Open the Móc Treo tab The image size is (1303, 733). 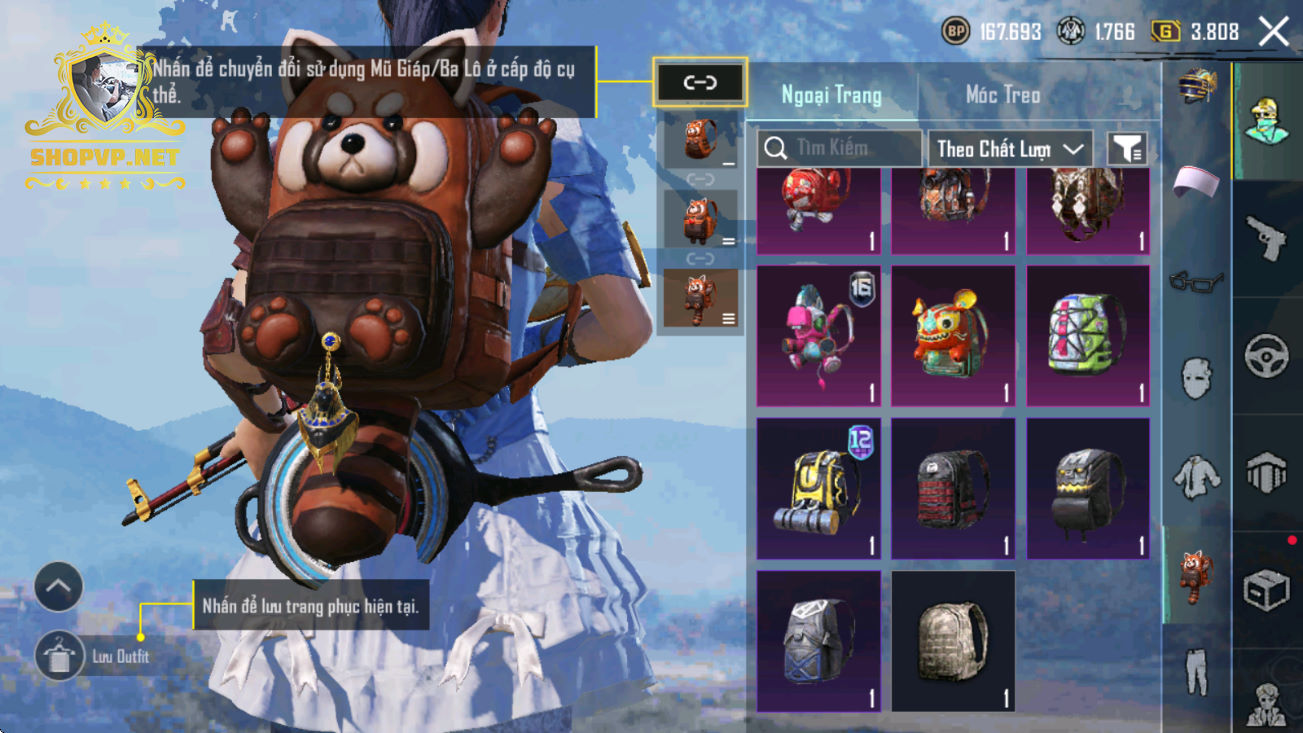[x=1003, y=96]
